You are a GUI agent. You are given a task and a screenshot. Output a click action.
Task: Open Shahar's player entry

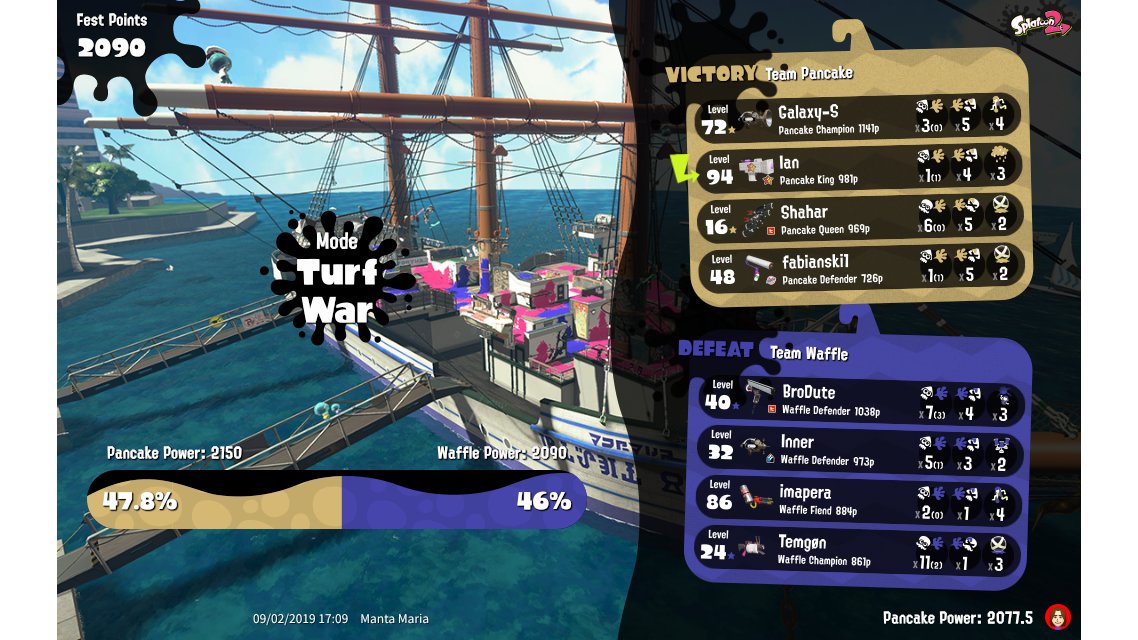pos(859,218)
